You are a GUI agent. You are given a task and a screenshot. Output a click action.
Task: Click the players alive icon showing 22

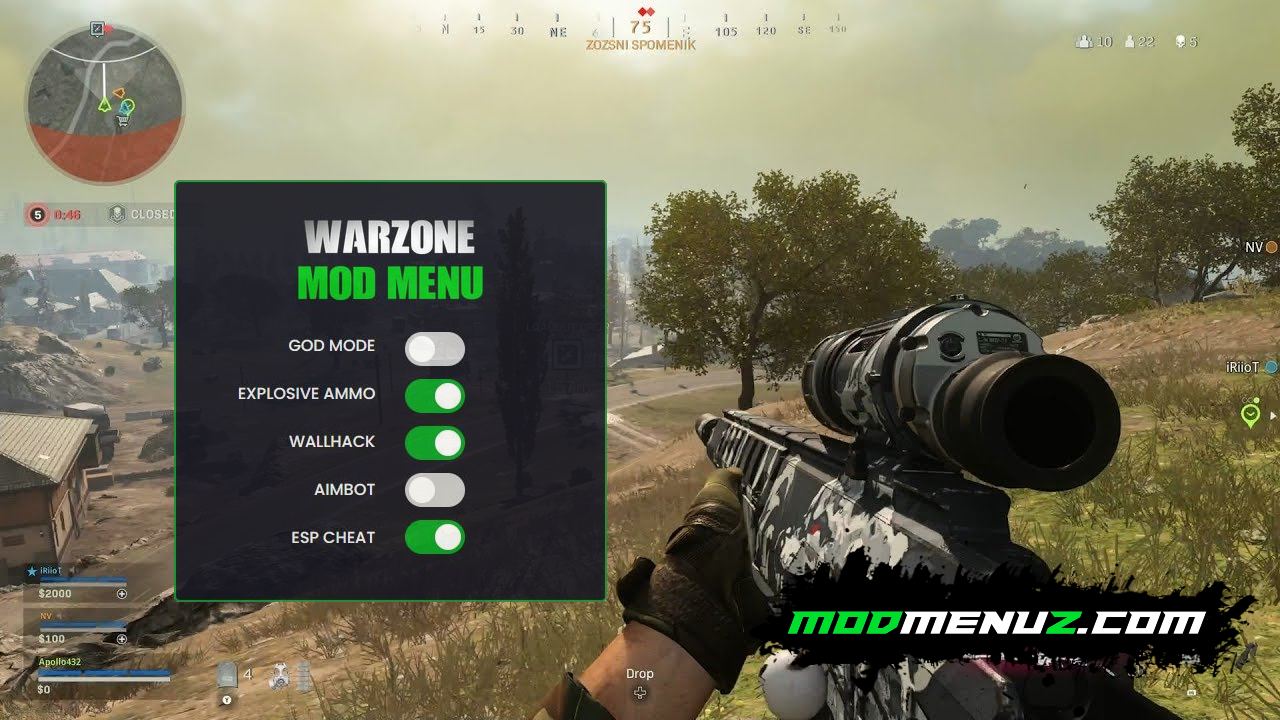pos(1128,41)
